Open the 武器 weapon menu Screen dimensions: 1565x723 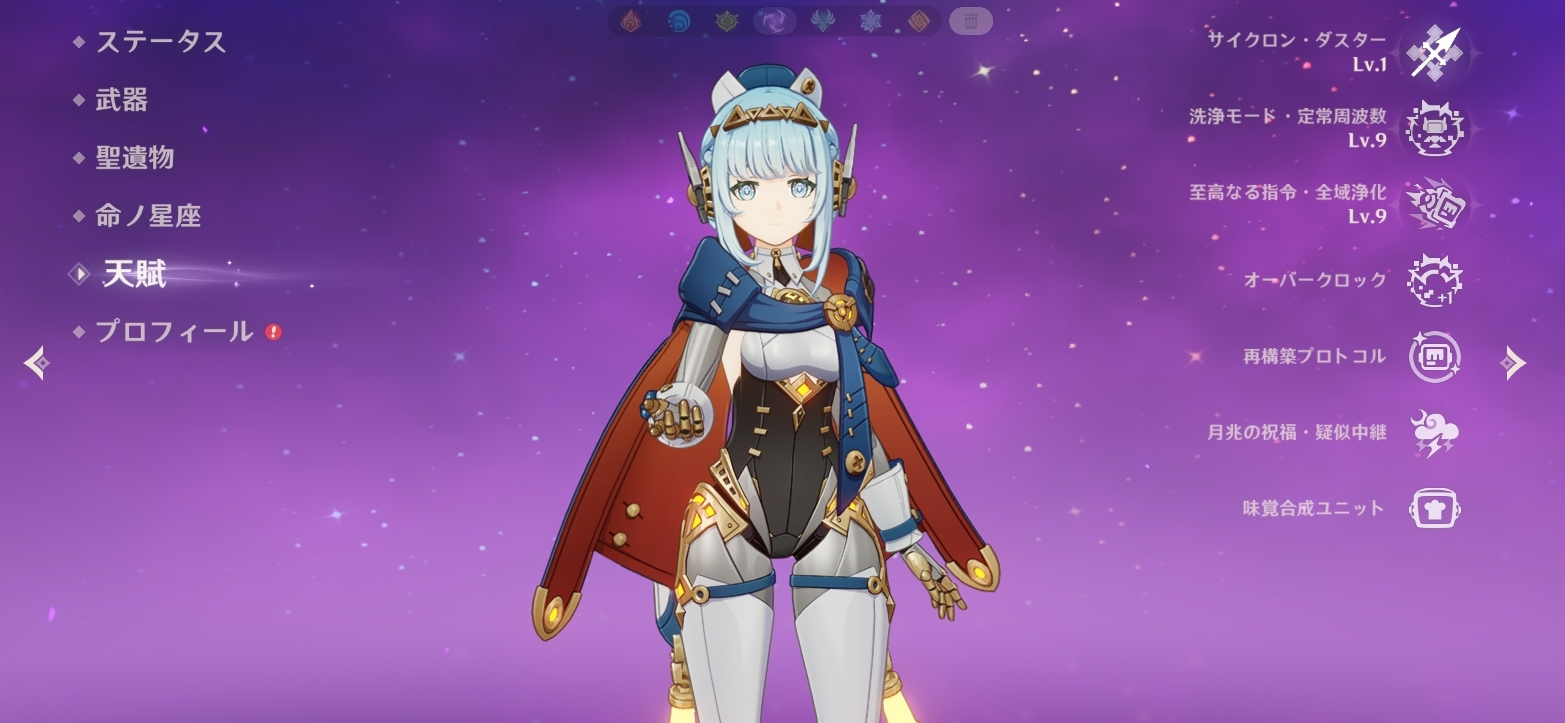click(x=121, y=100)
